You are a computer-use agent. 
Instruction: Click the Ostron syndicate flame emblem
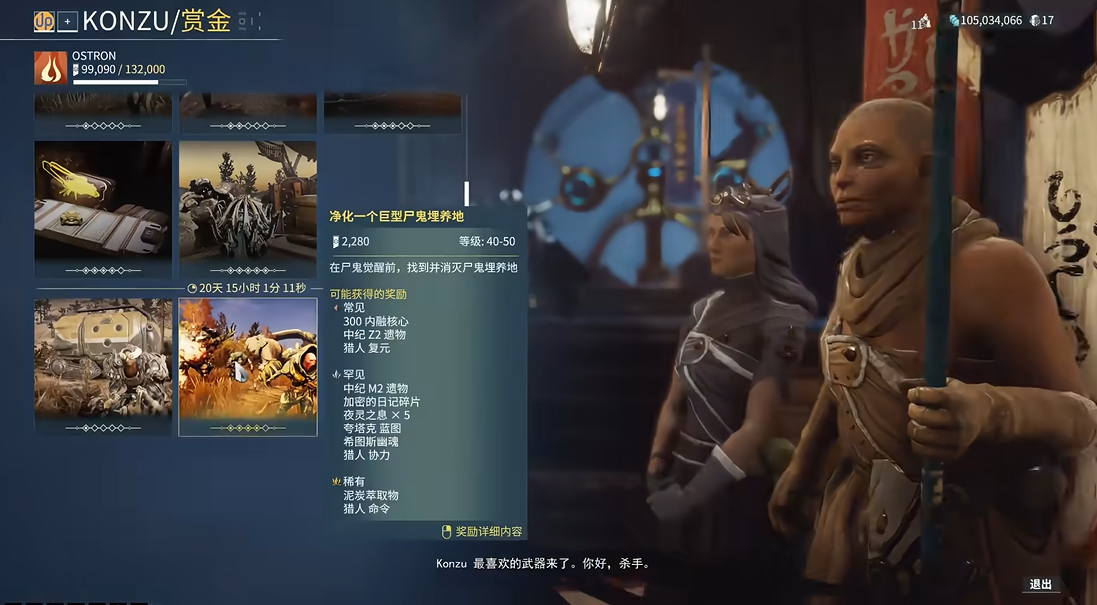(50, 68)
